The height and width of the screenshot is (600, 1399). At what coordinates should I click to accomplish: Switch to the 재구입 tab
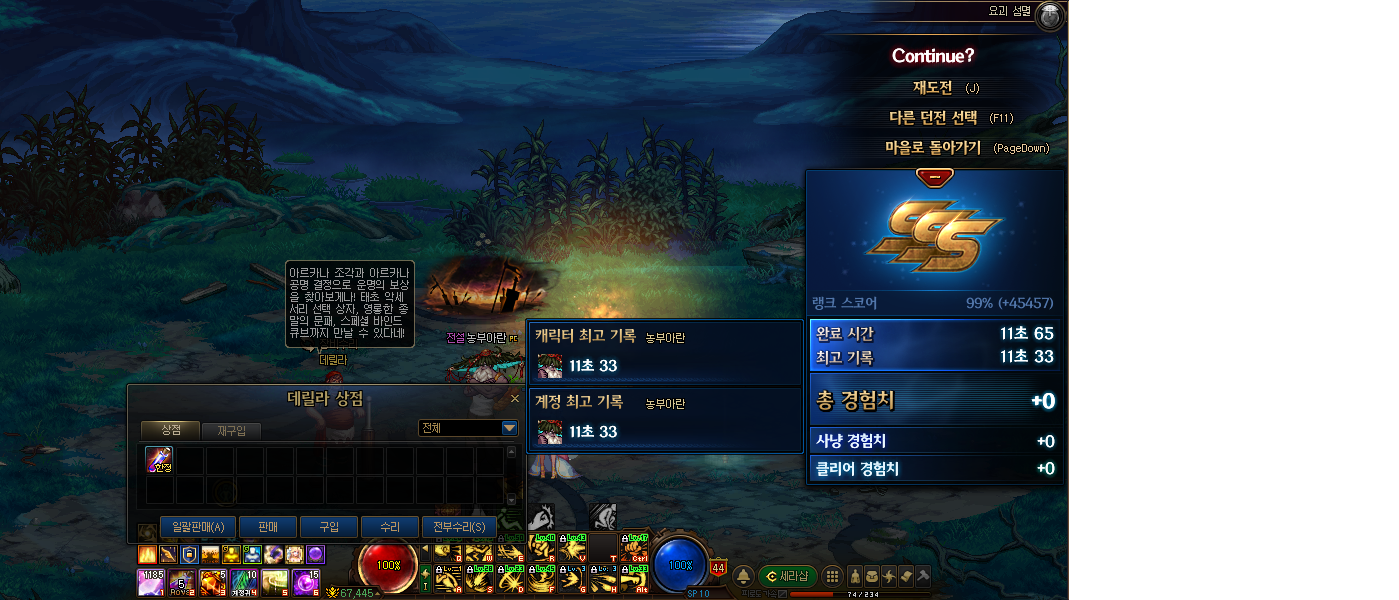(x=231, y=430)
